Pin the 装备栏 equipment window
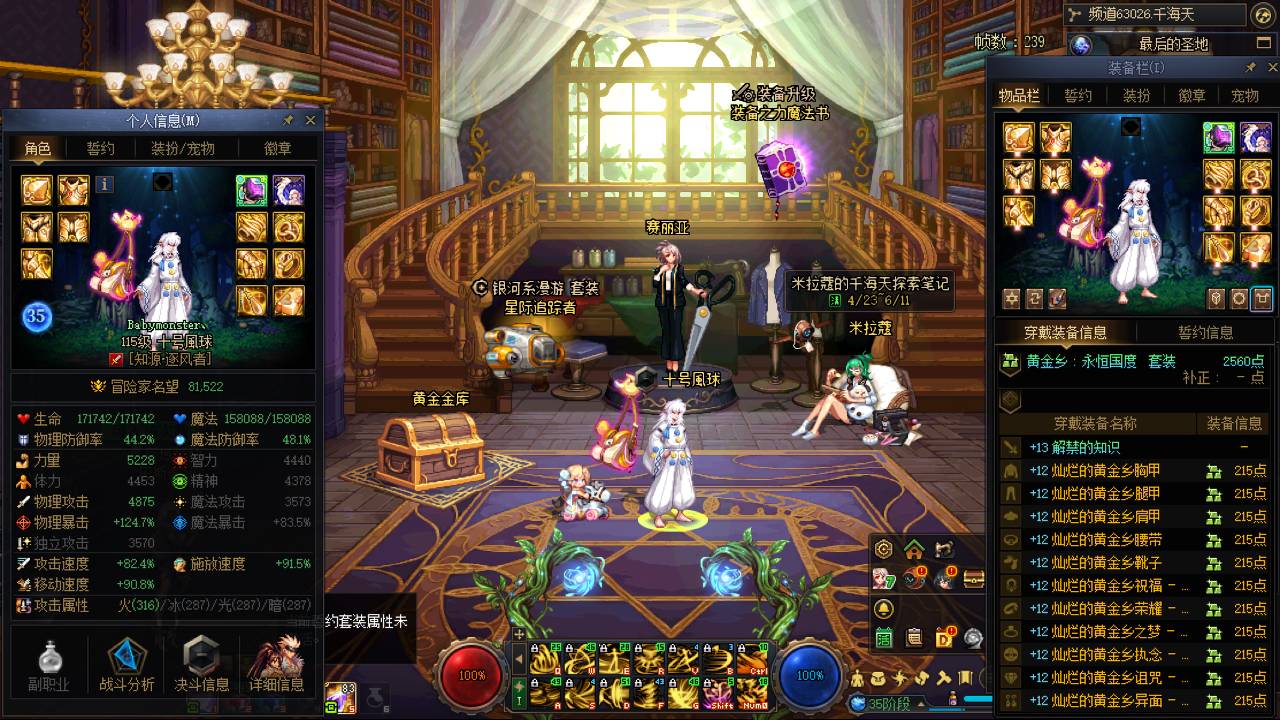The image size is (1280, 720). [x=1250, y=68]
